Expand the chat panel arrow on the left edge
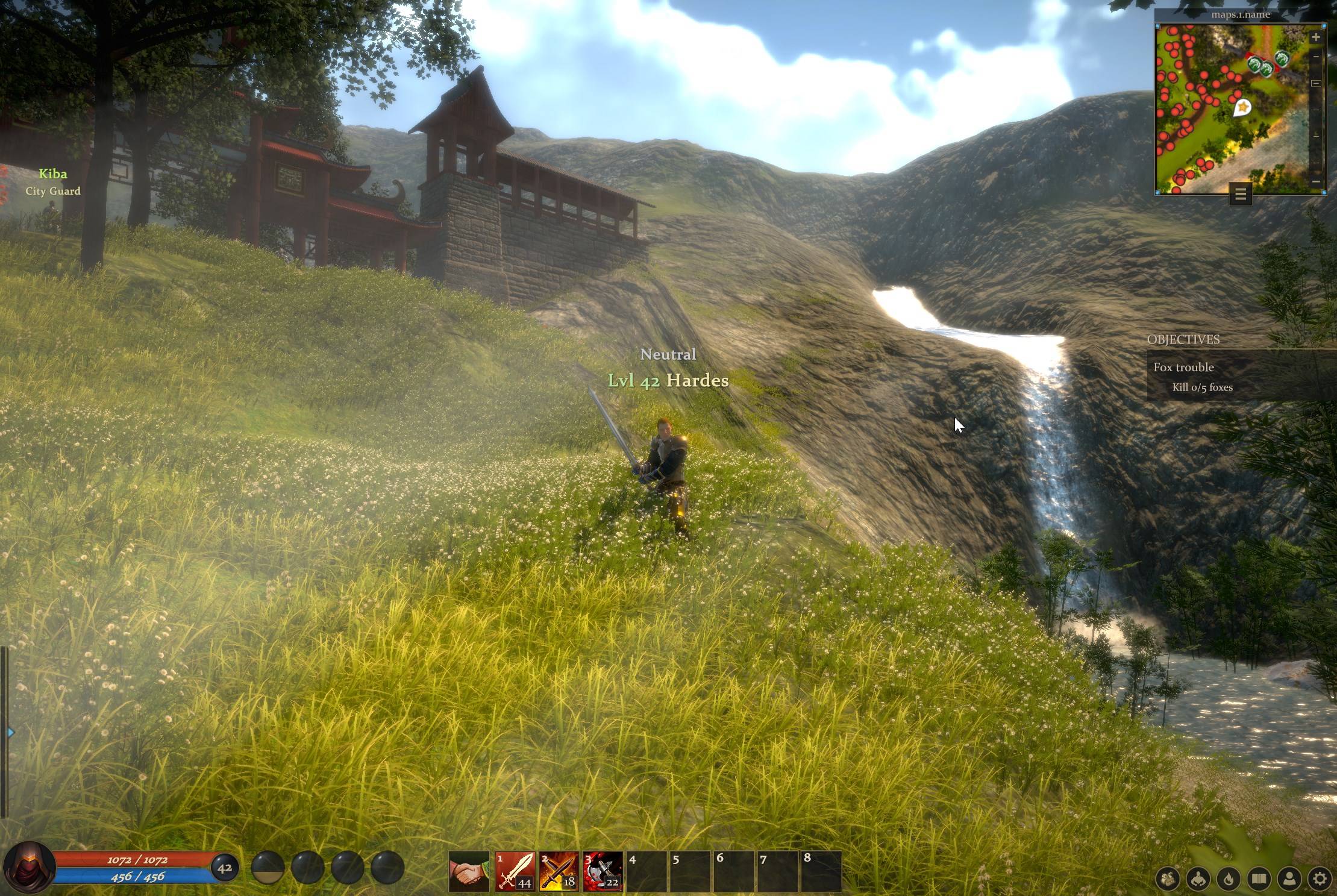Viewport: 1337px width, 896px height. 10,732
